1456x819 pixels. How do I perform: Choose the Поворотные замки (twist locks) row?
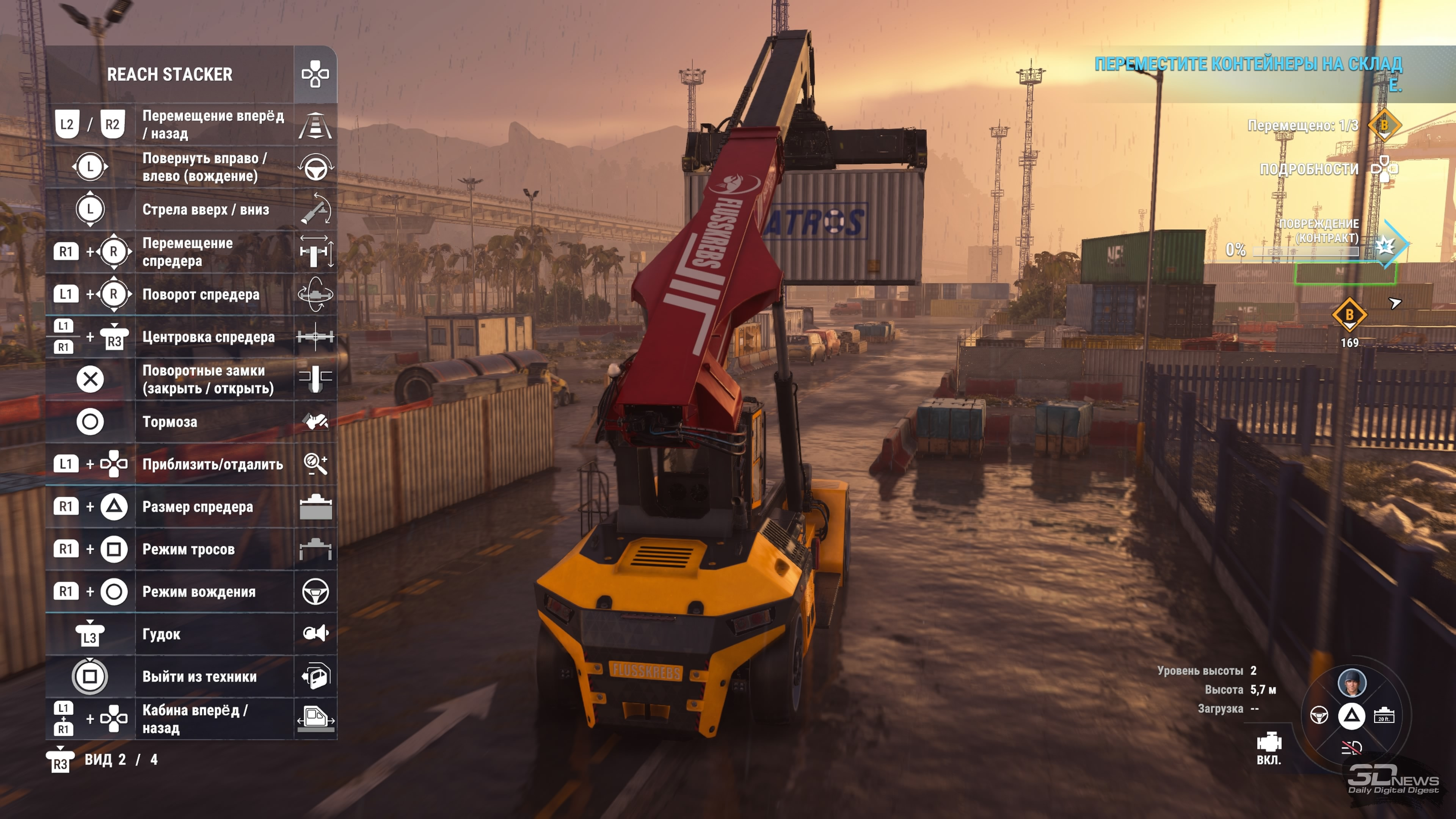pyautogui.click(x=207, y=379)
